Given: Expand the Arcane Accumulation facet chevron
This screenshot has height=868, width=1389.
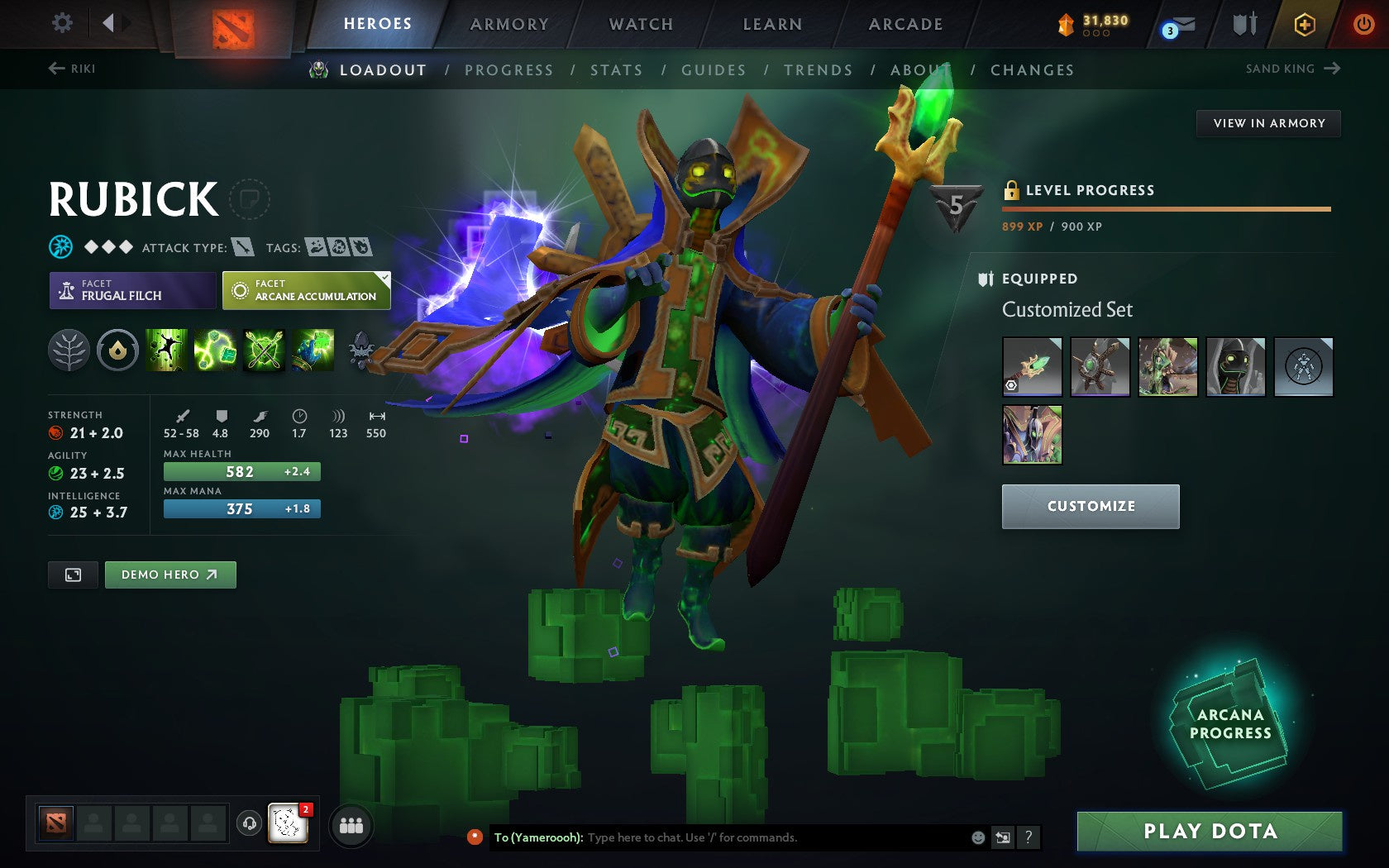Looking at the screenshot, I should click(x=382, y=279).
